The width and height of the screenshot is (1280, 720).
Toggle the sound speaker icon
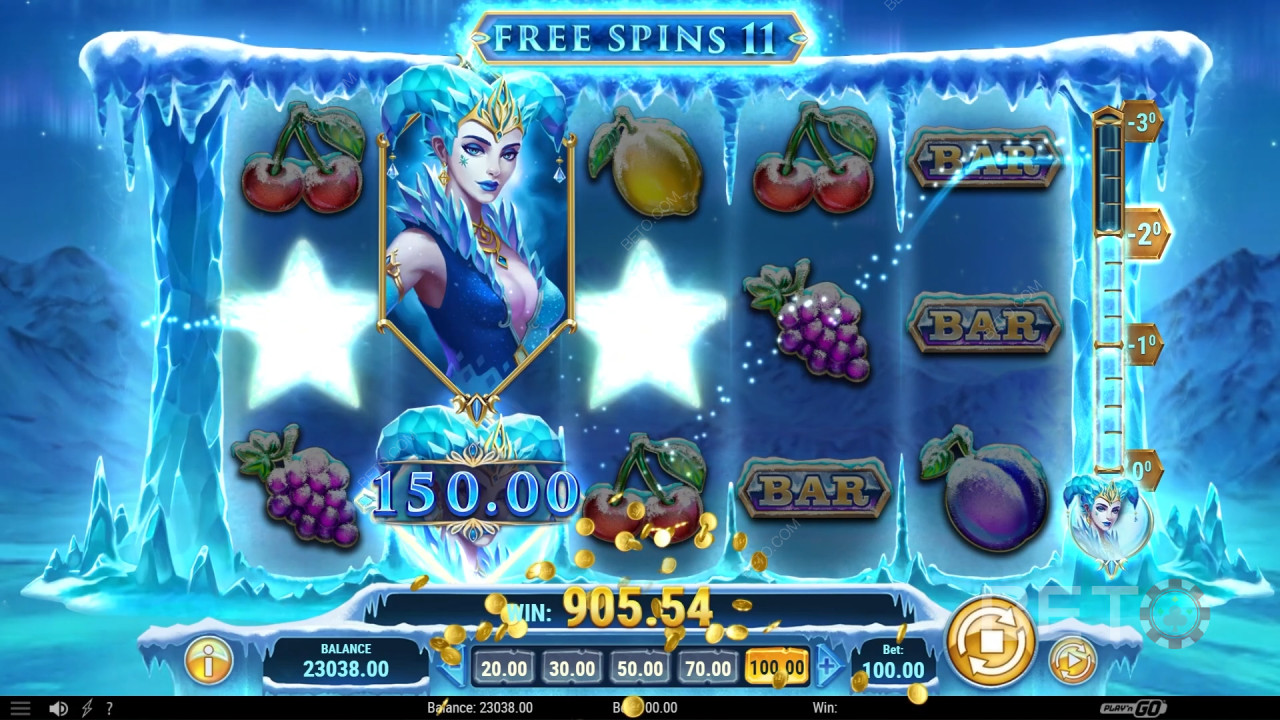coord(59,708)
